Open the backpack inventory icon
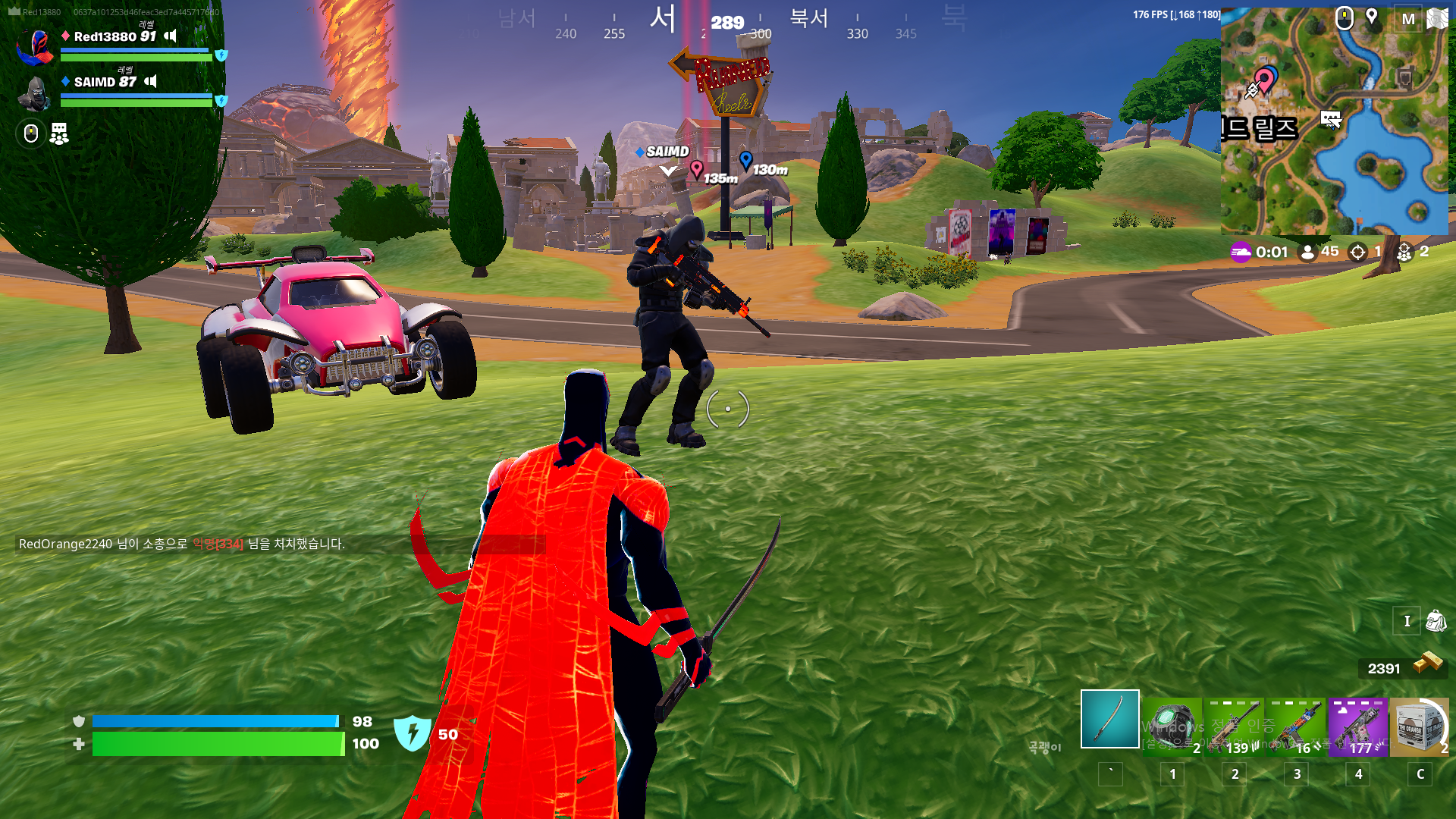Viewport: 1456px width, 819px height. point(1436,621)
